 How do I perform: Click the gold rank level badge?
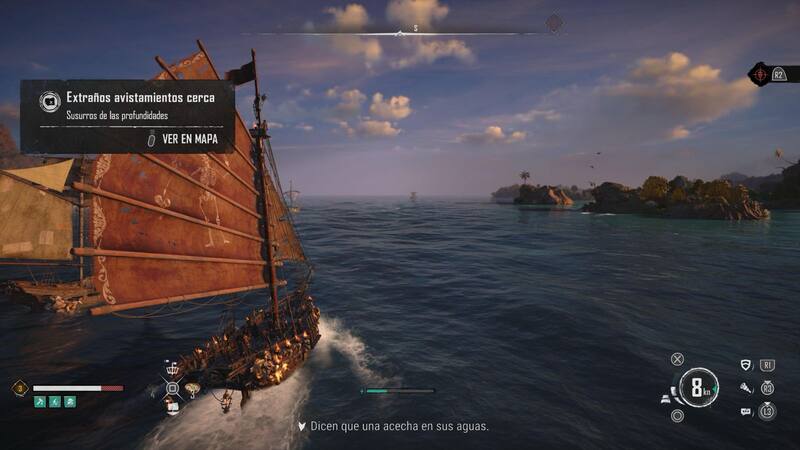pyautogui.click(x=19, y=388)
